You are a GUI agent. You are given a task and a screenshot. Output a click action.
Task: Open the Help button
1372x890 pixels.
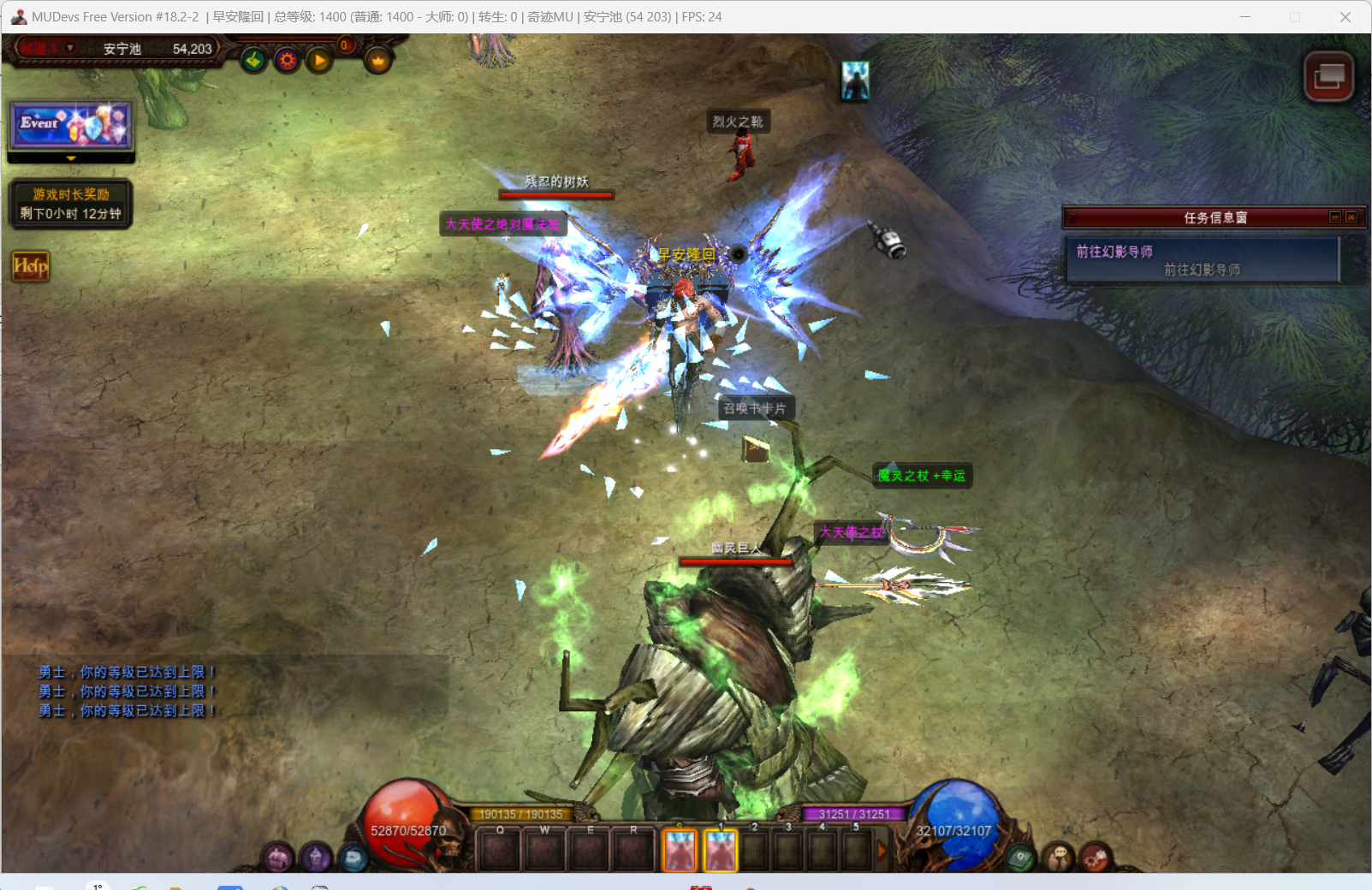30,266
